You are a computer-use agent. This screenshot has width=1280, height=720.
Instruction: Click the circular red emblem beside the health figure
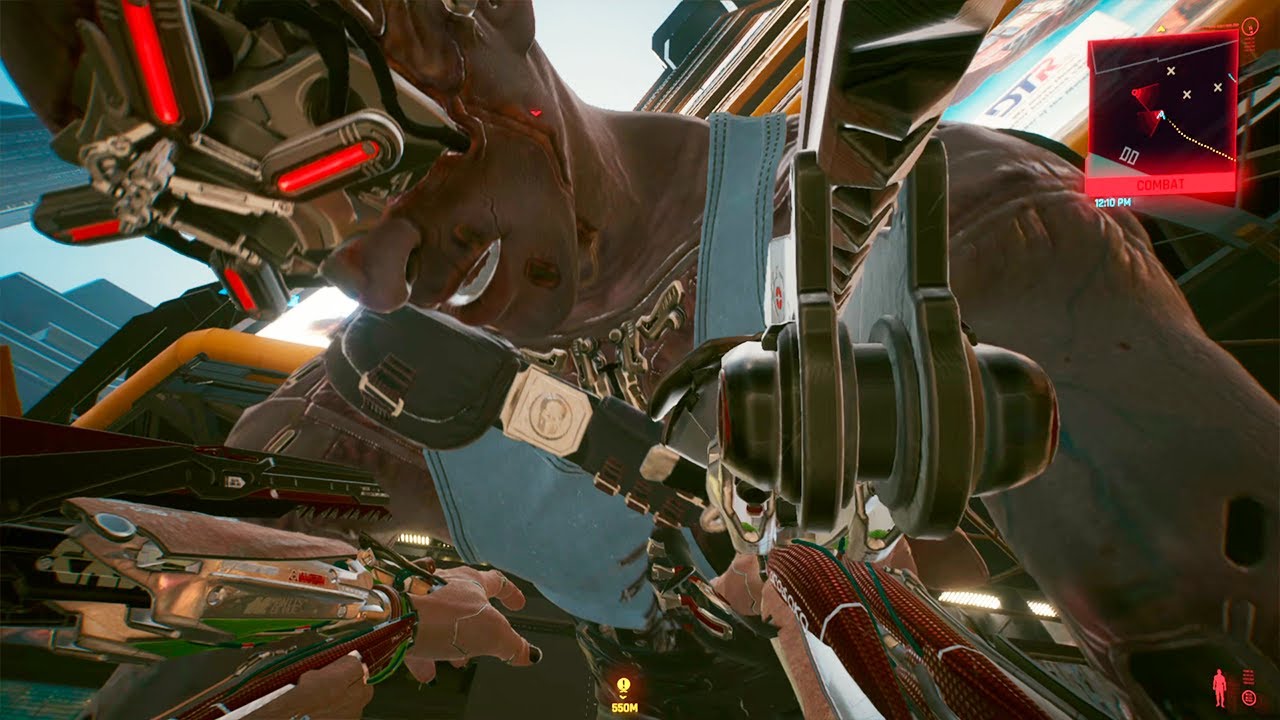pyautogui.click(x=1249, y=698)
